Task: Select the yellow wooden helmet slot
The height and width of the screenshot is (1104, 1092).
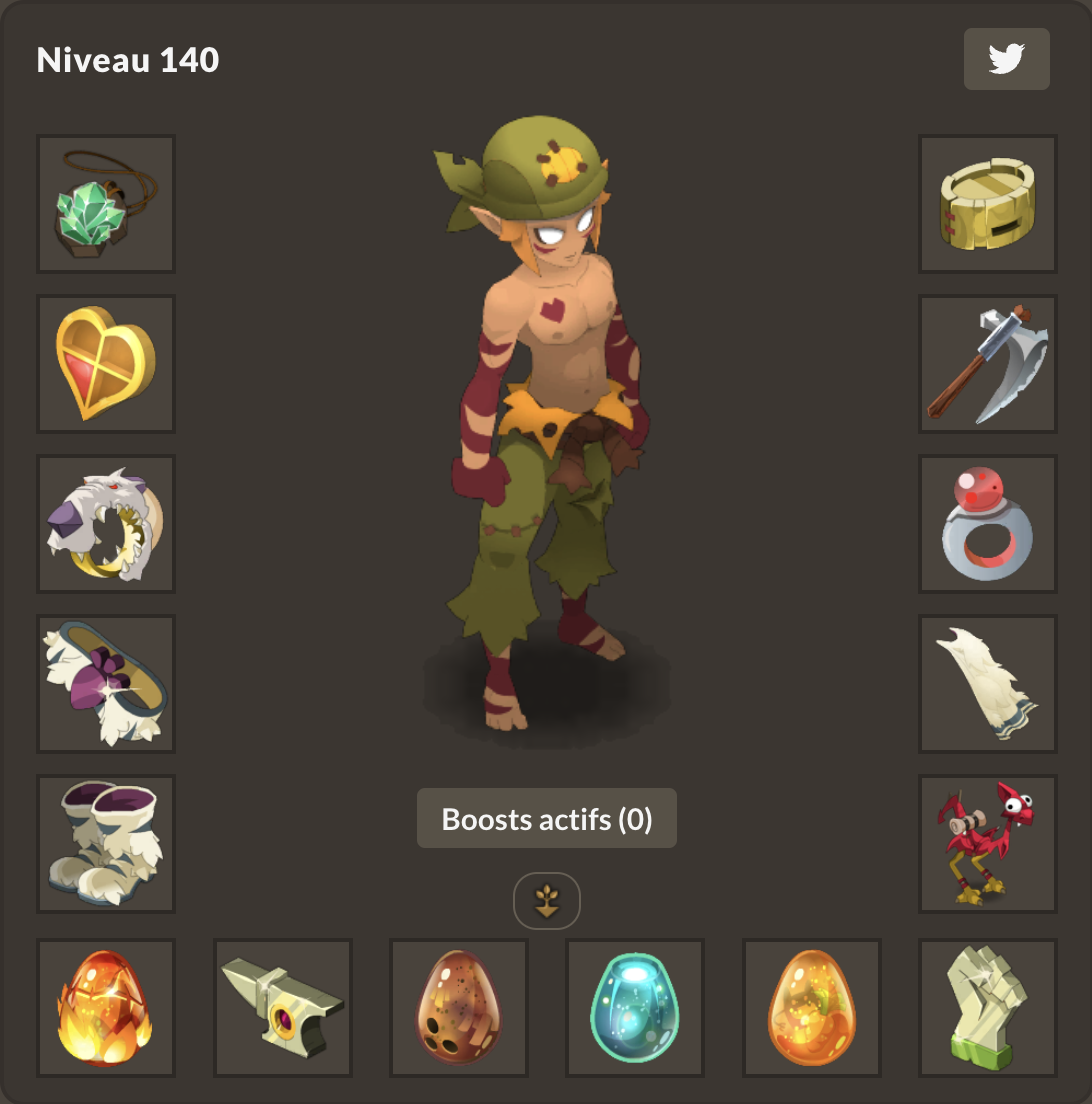Action: (987, 204)
